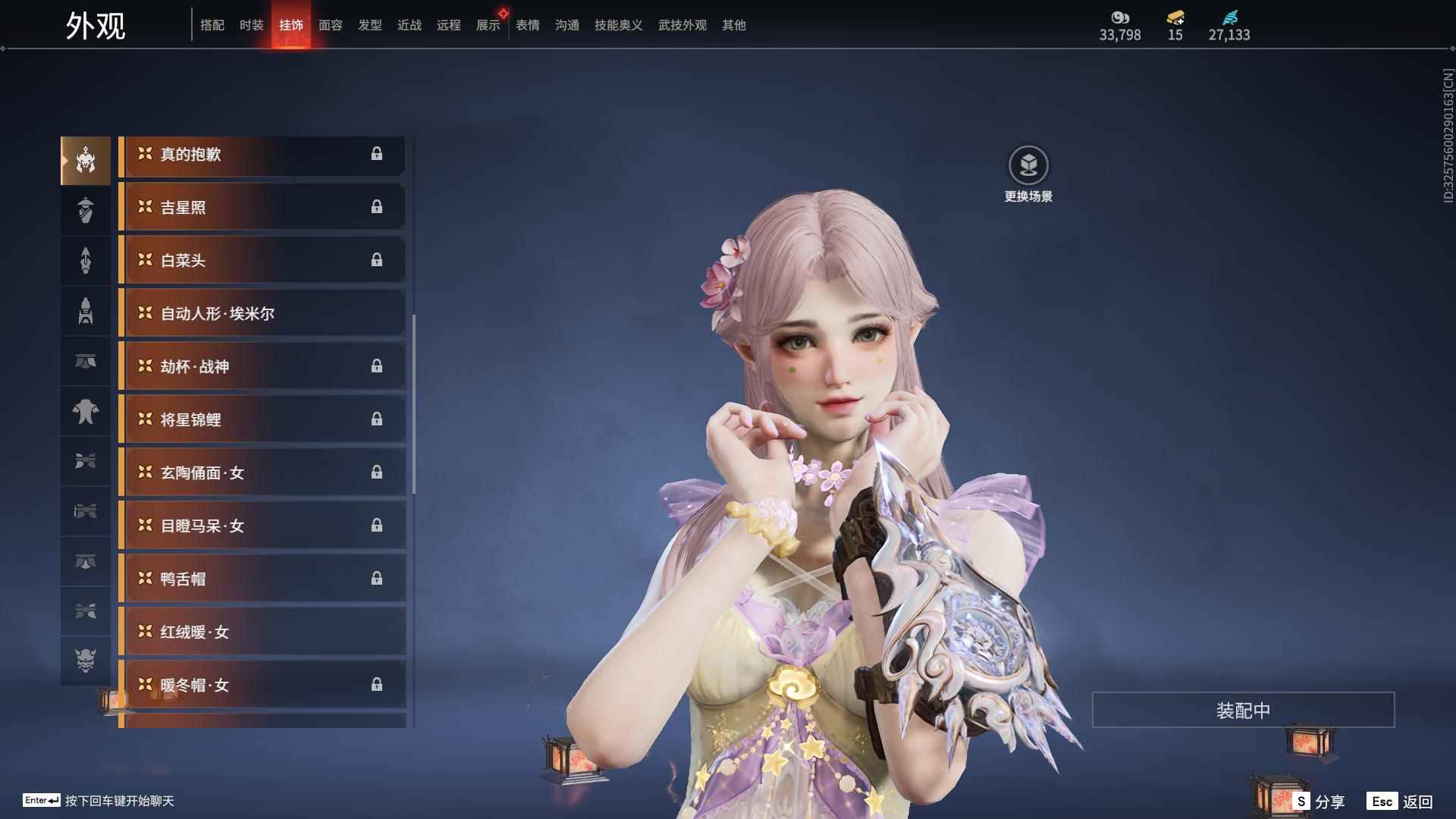Share the appearance with 分享
This screenshot has width=1456, height=819.
1319,802
